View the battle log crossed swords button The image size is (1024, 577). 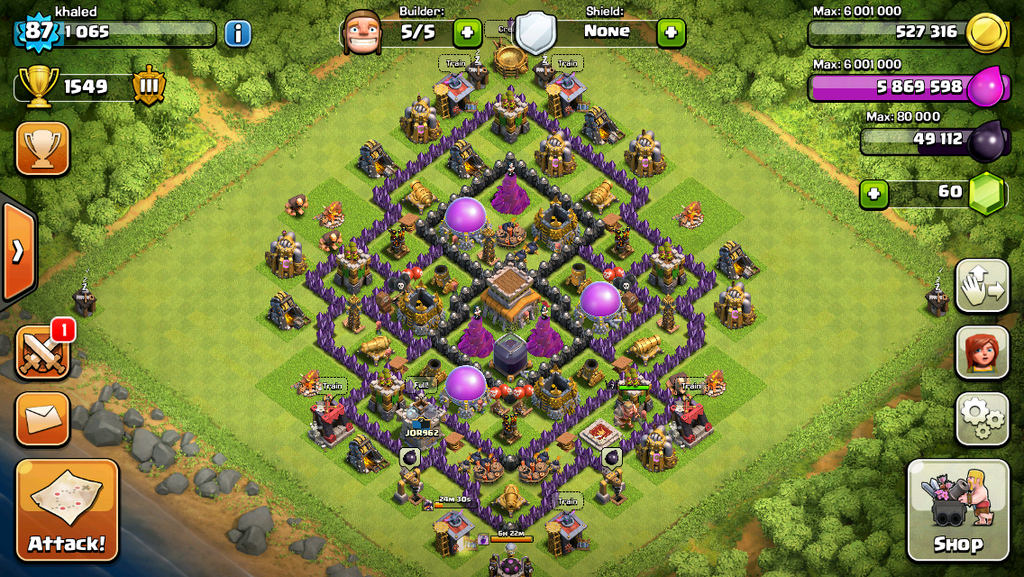[42, 353]
